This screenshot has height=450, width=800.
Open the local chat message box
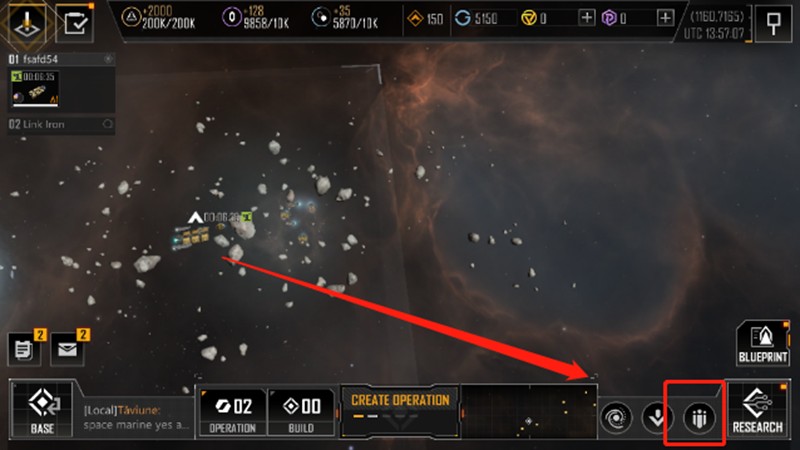[x=133, y=417]
